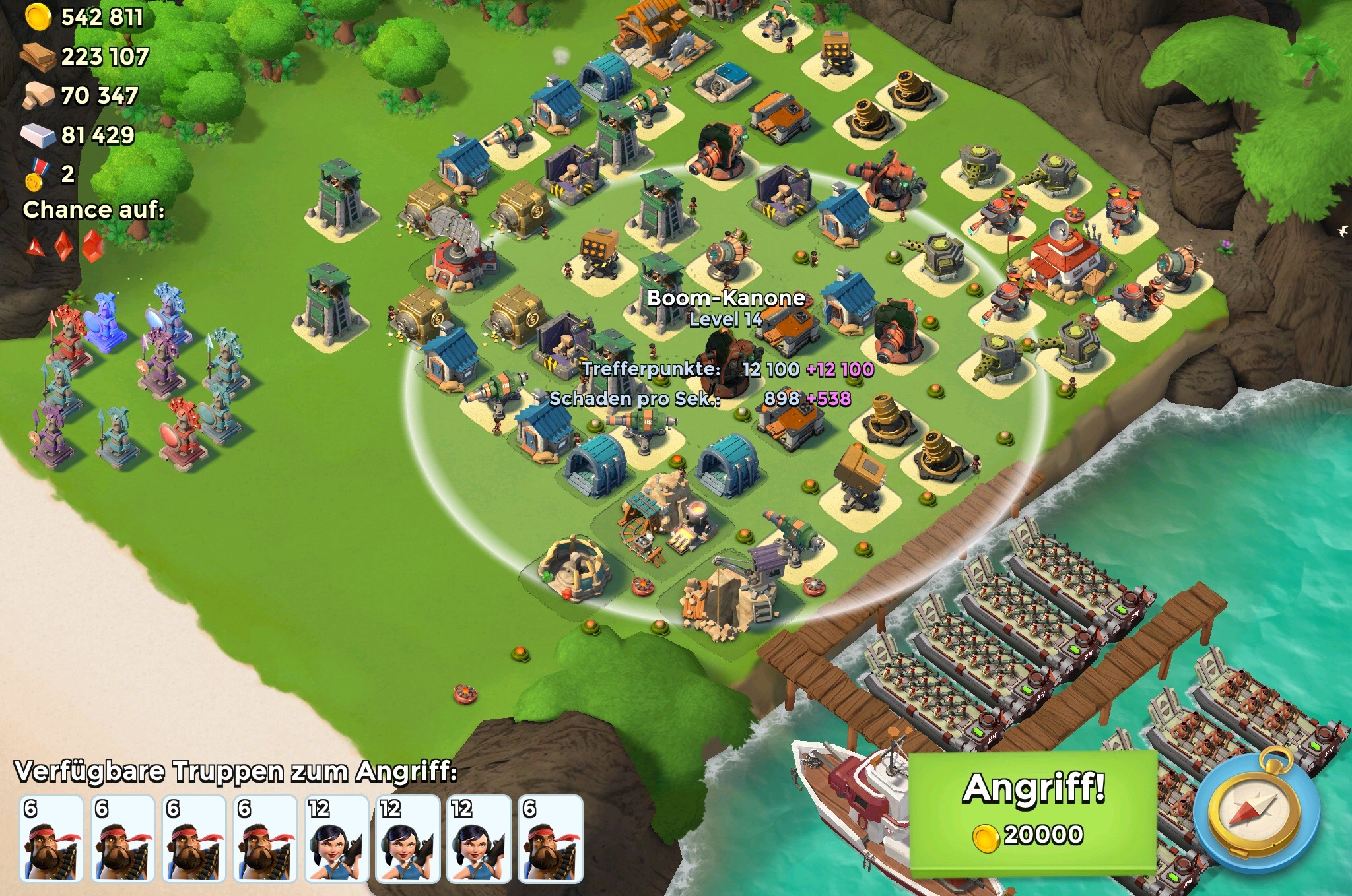Start the attack with the Angriff! button
This screenshot has height=896, width=1352.
point(1032,811)
